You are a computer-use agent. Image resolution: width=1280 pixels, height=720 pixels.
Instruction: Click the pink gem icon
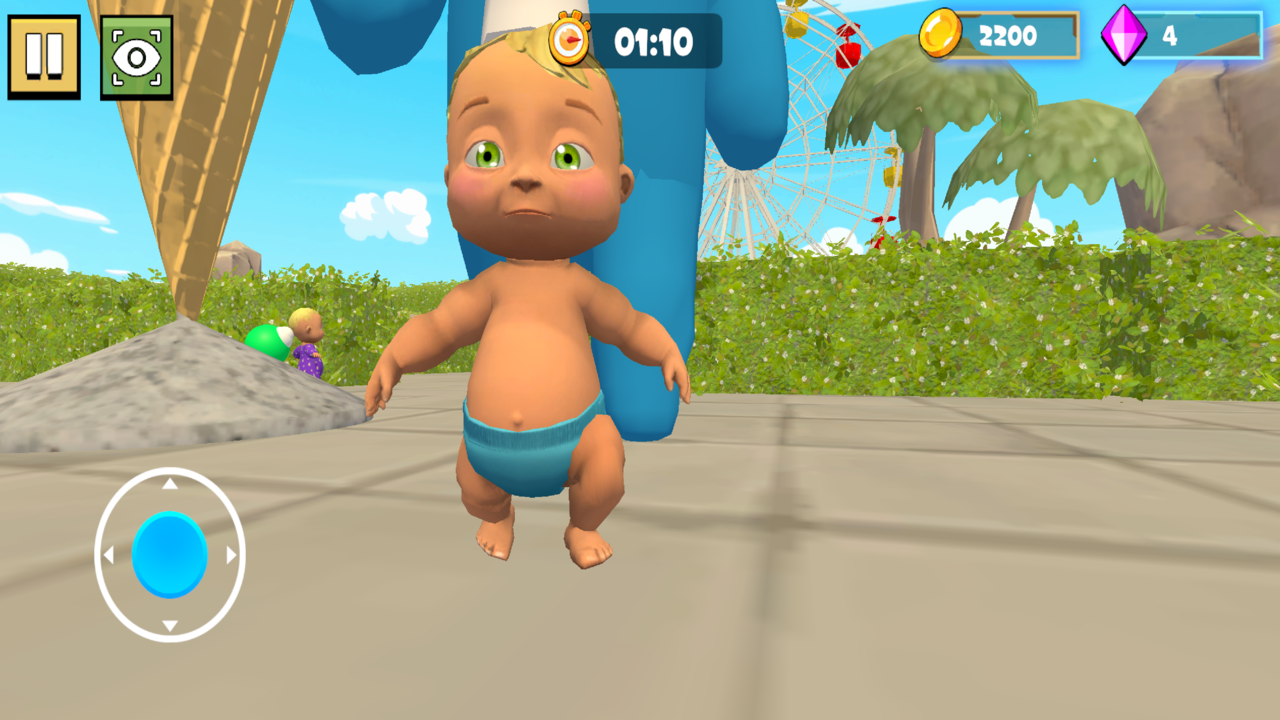1126,37
